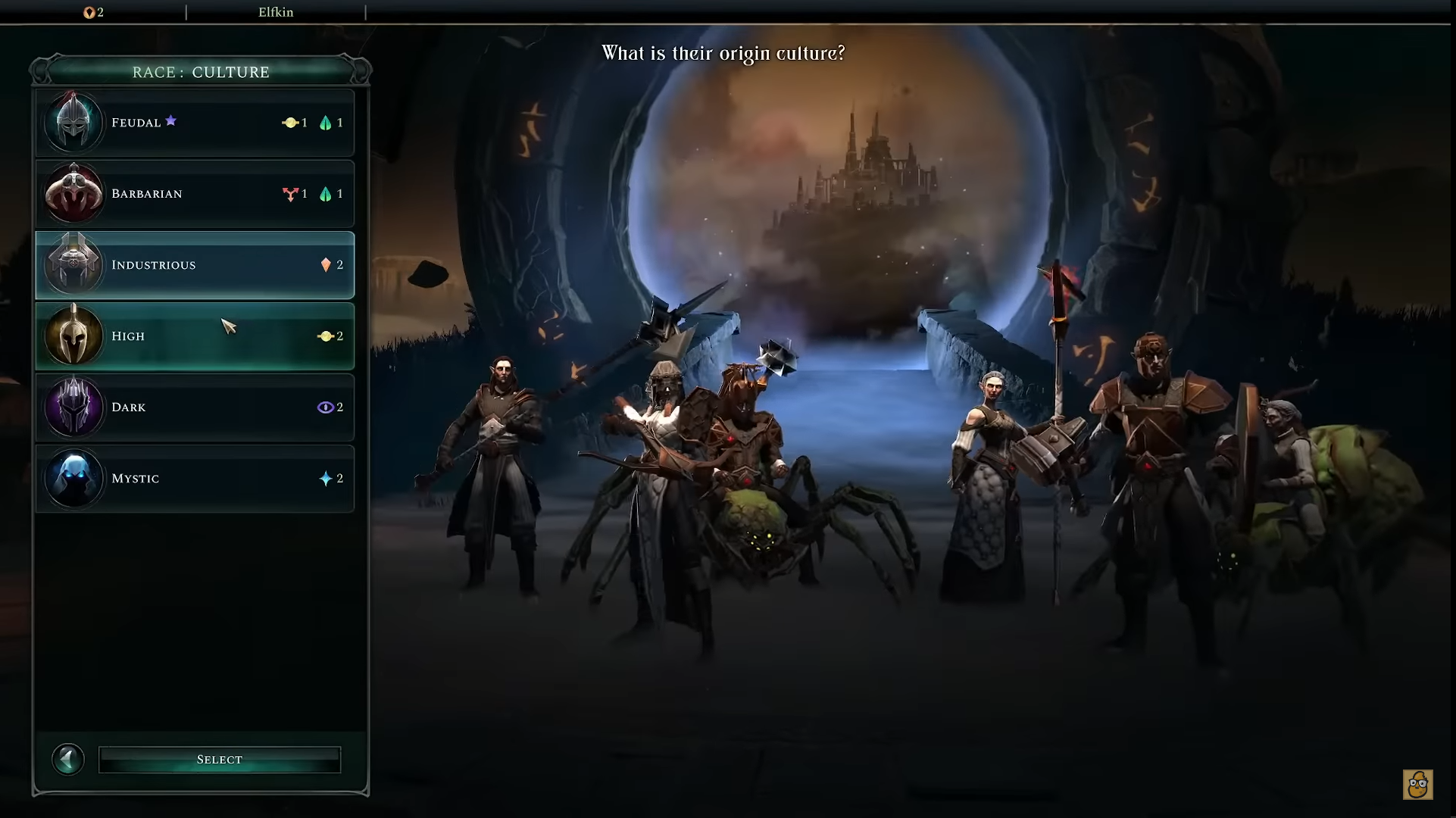This screenshot has width=1456, height=818.
Task: Click the orange production gem beside Industrious
Action: tap(326, 264)
